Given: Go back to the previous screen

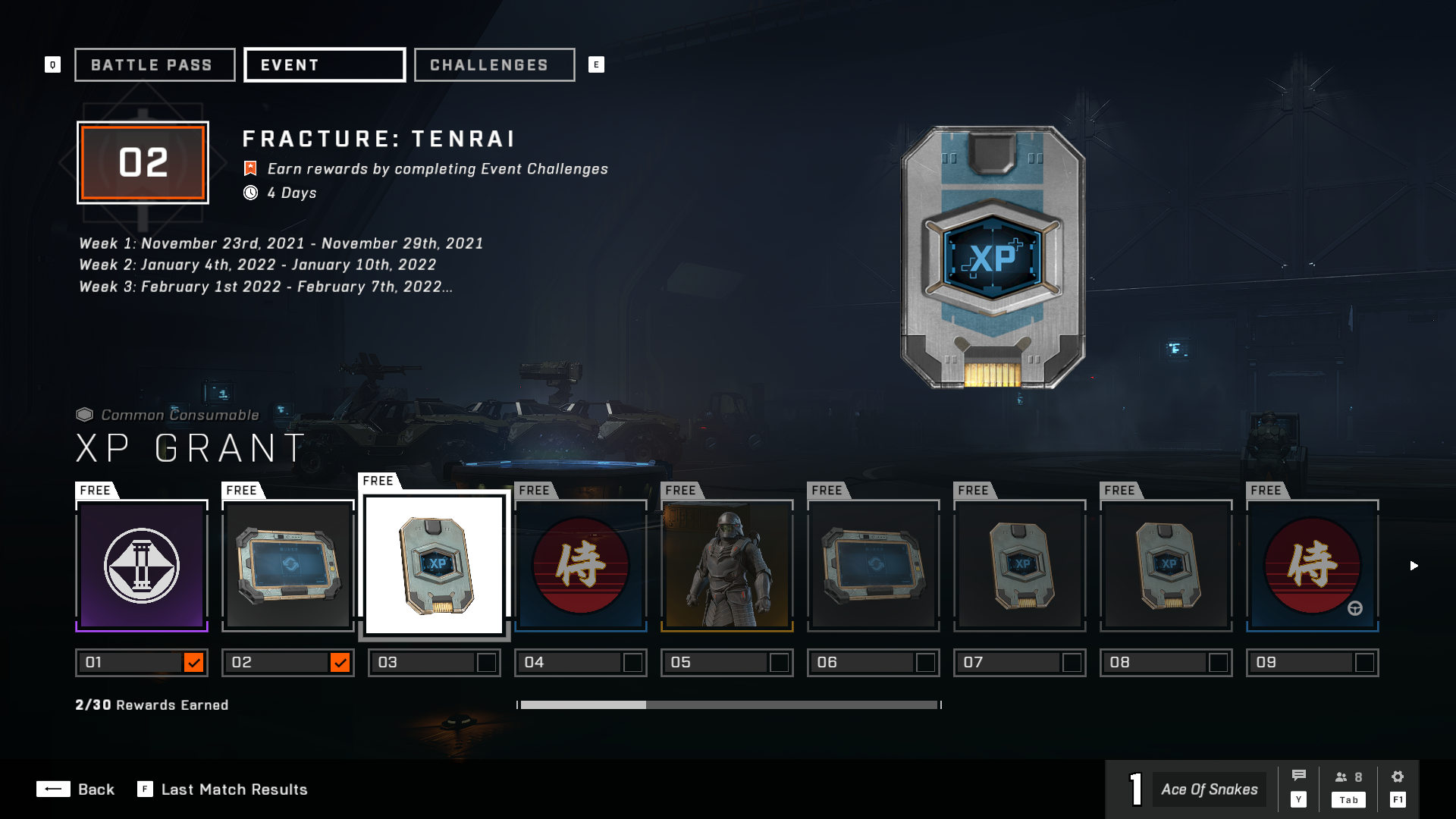Looking at the screenshot, I should [x=76, y=789].
